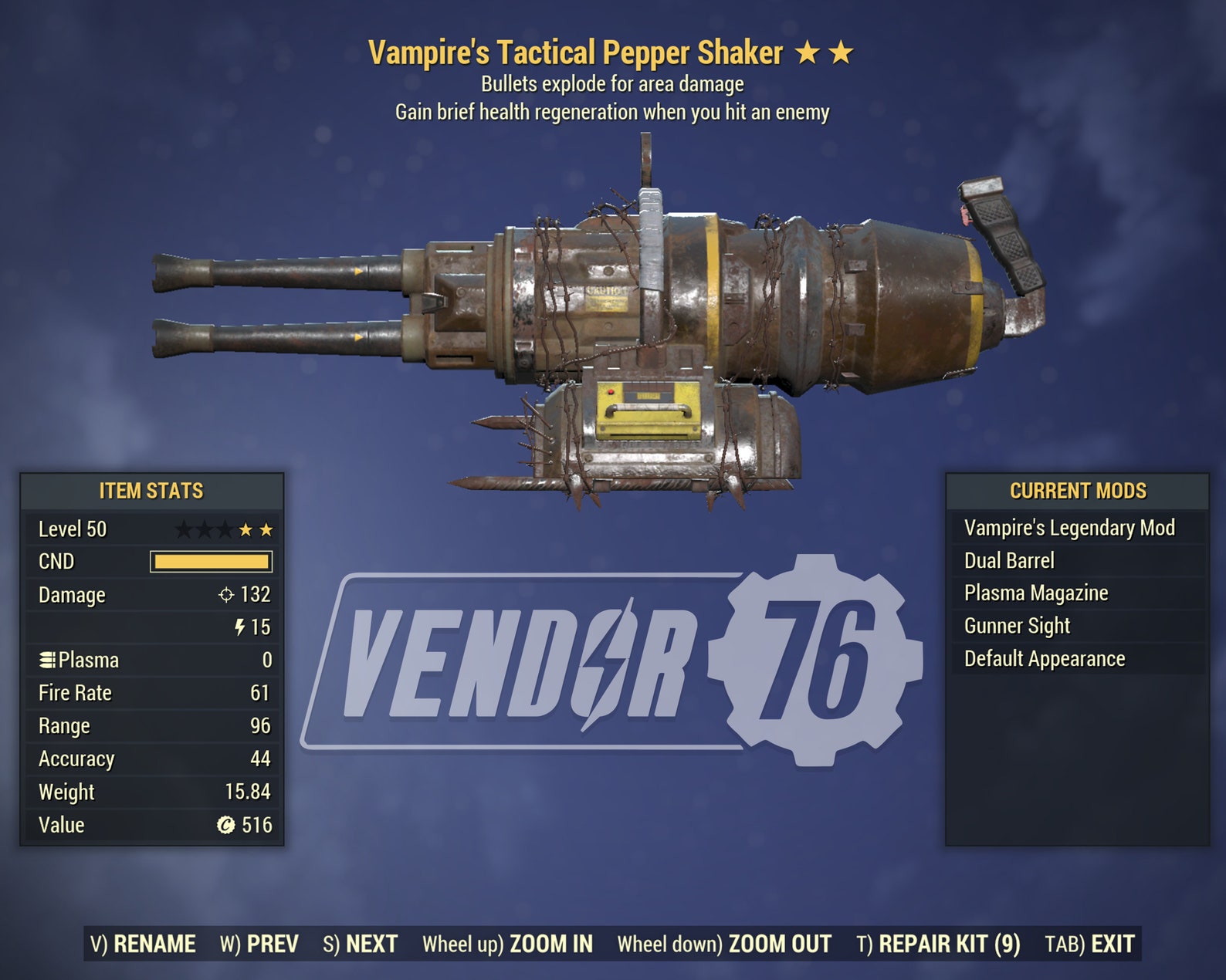Expand the CURRENT MODS panel header
This screenshot has width=1226, height=980.
pos(1076,488)
